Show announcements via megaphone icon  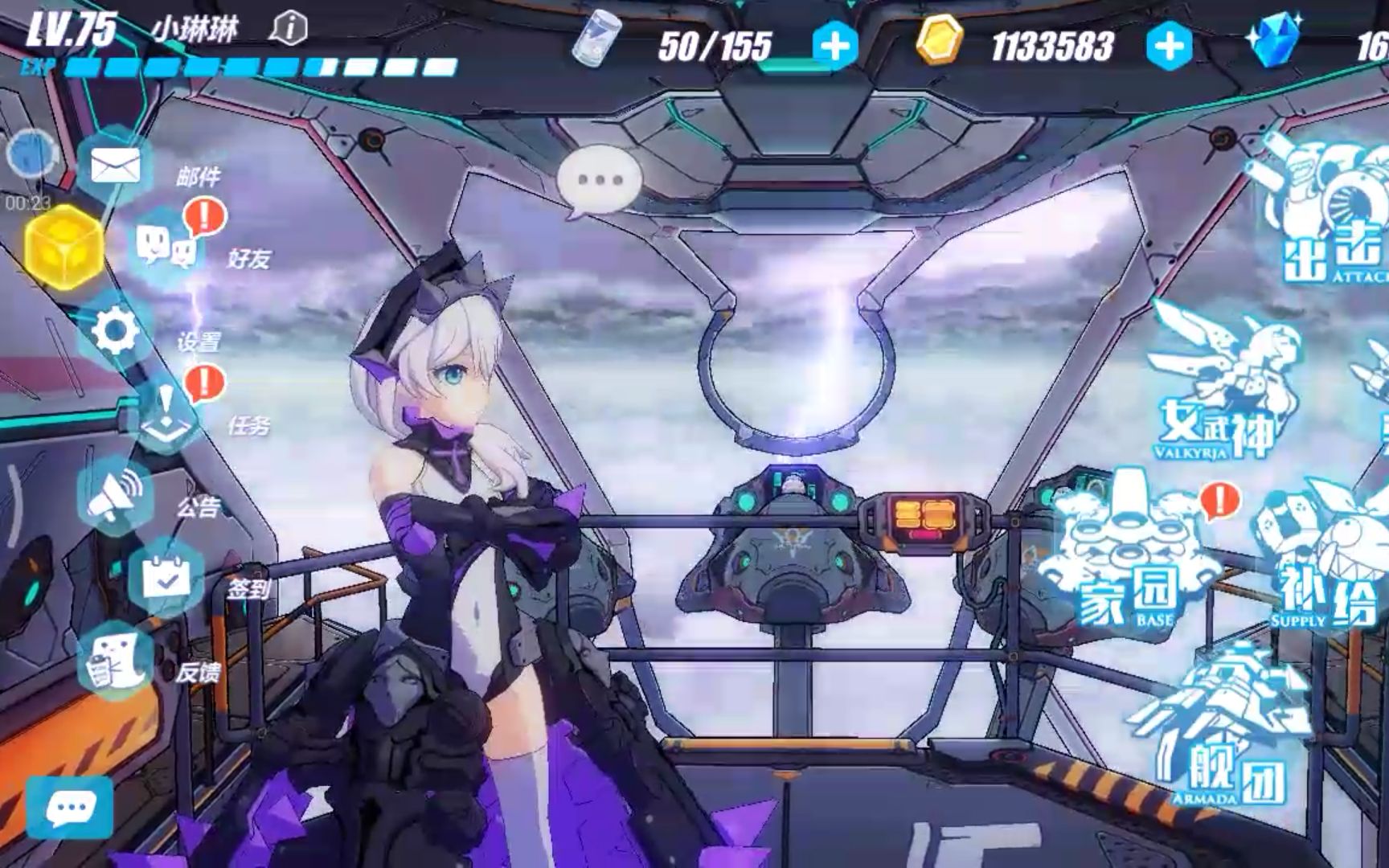click(116, 493)
